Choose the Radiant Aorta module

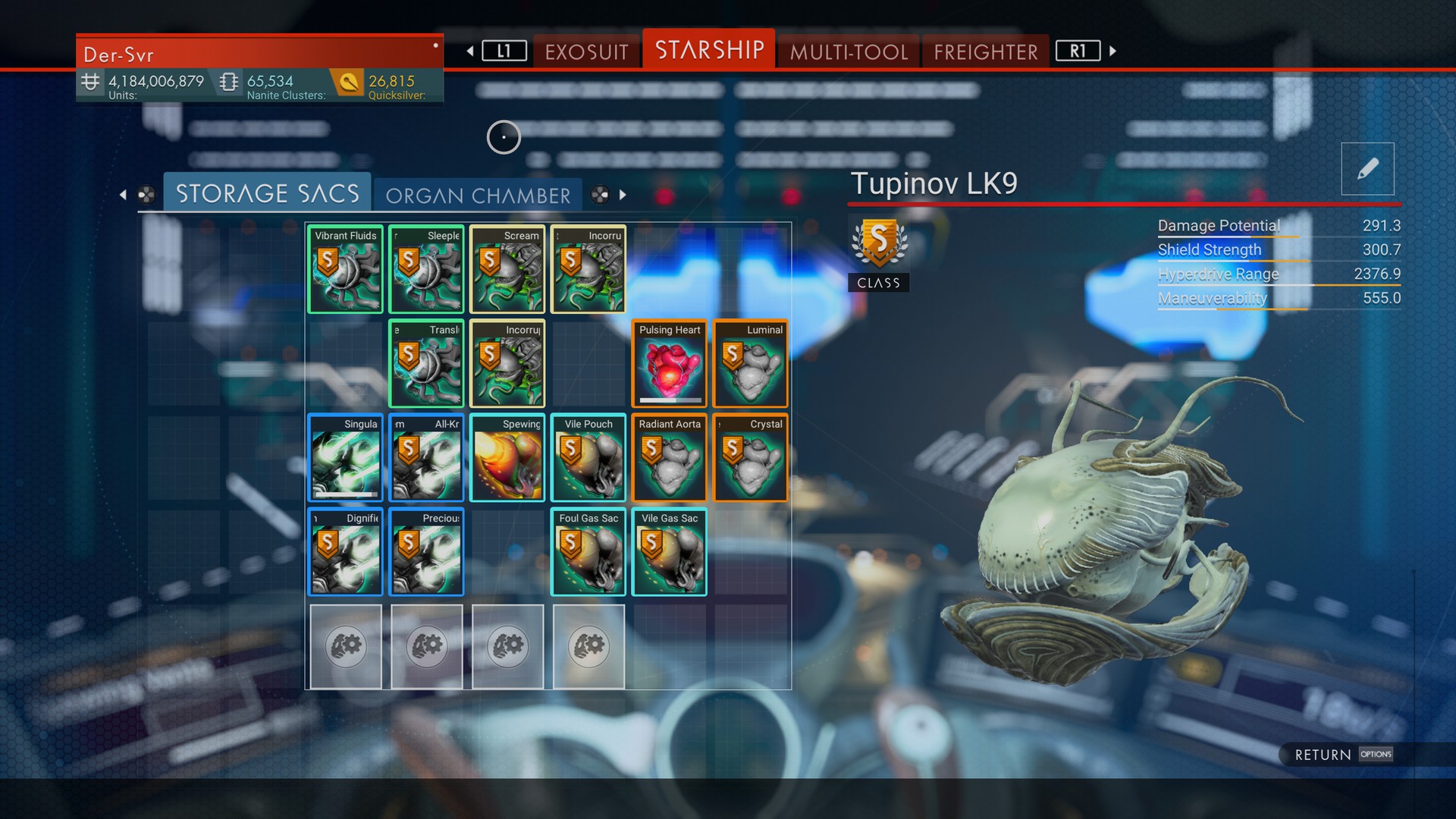[x=670, y=458]
